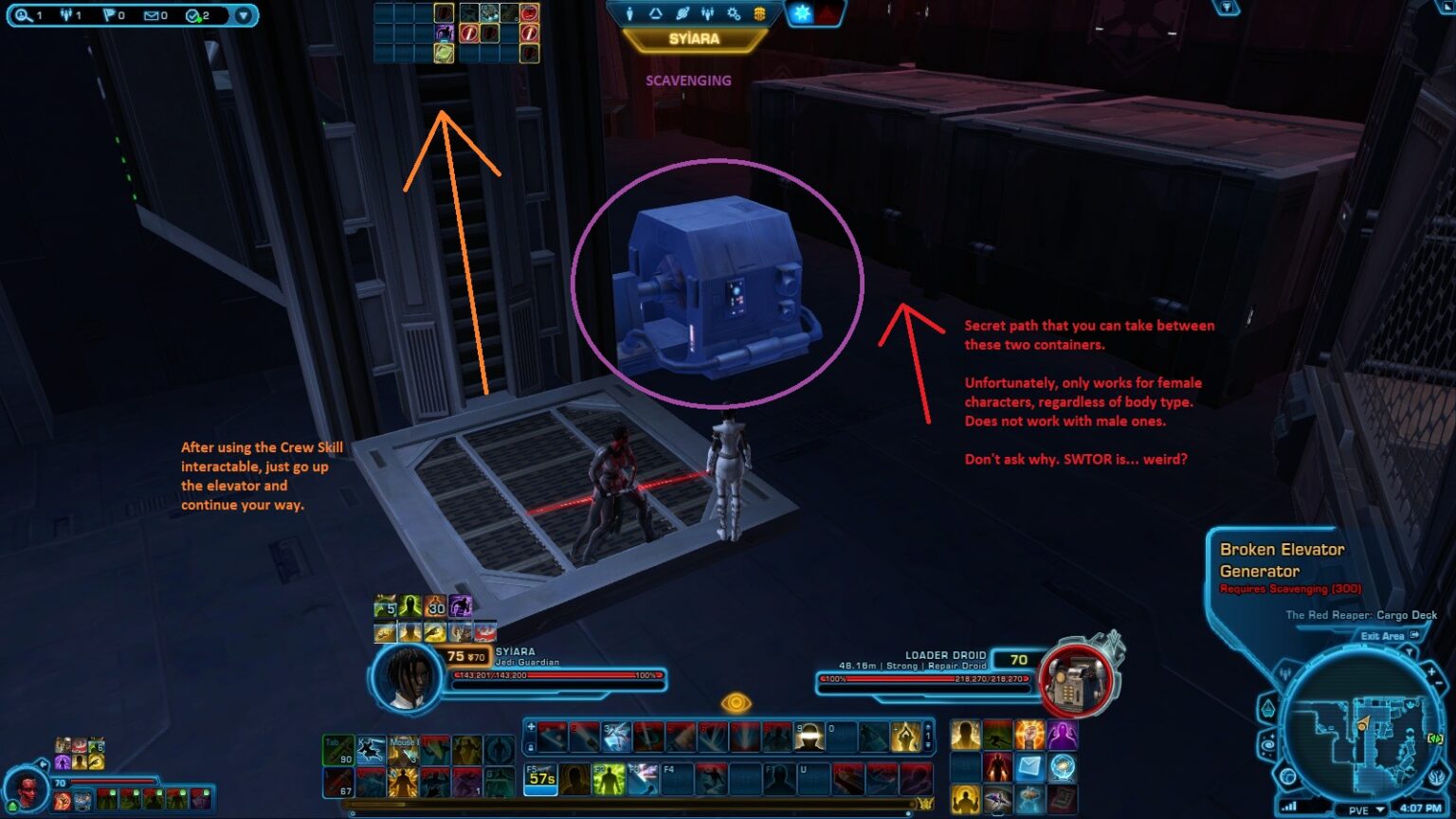Activate the introspection ability on the quickbar
This screenshot has width=1456, height=819.
click(905, 737)
